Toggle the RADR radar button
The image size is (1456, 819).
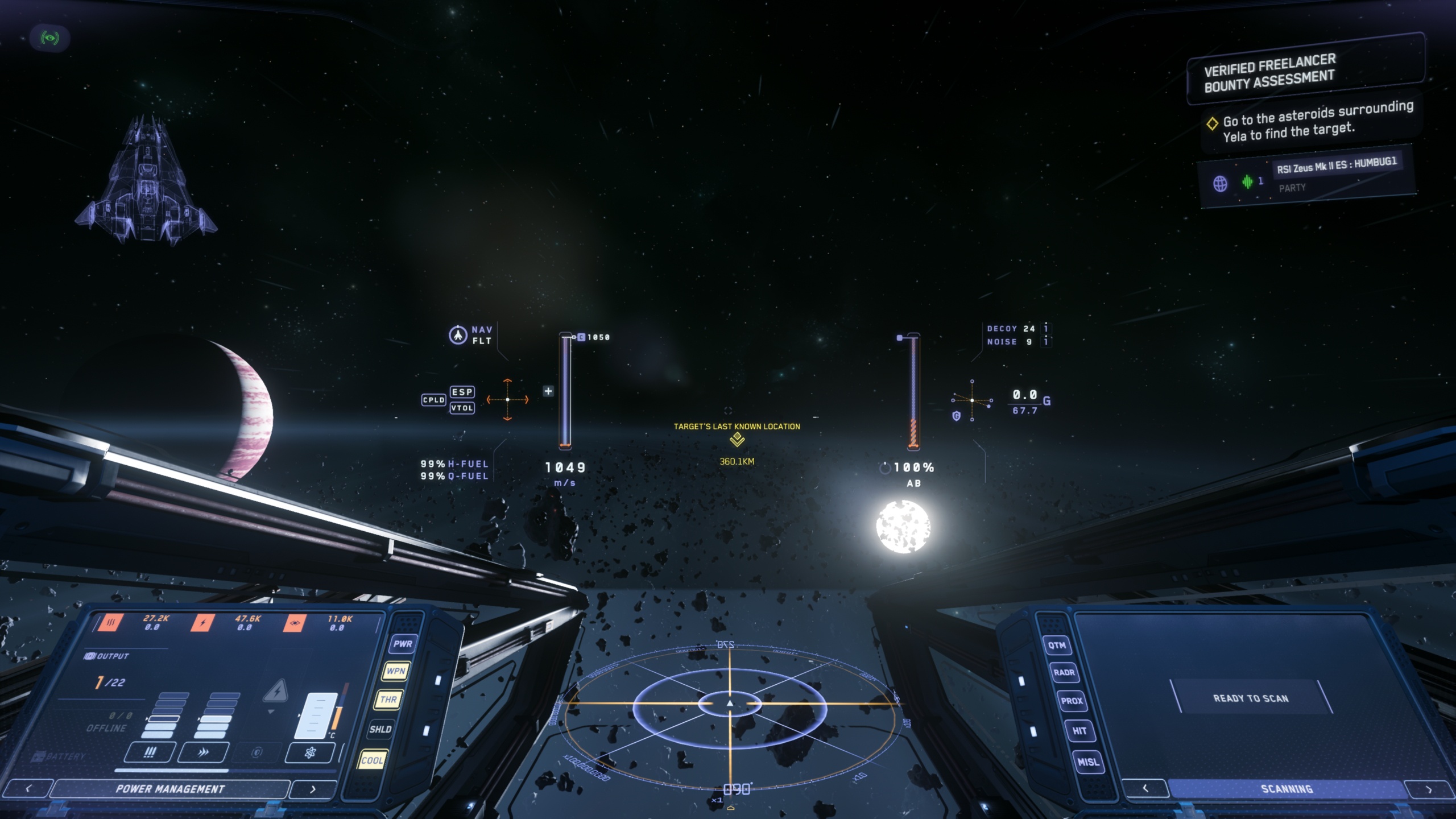pos(1064,672)
